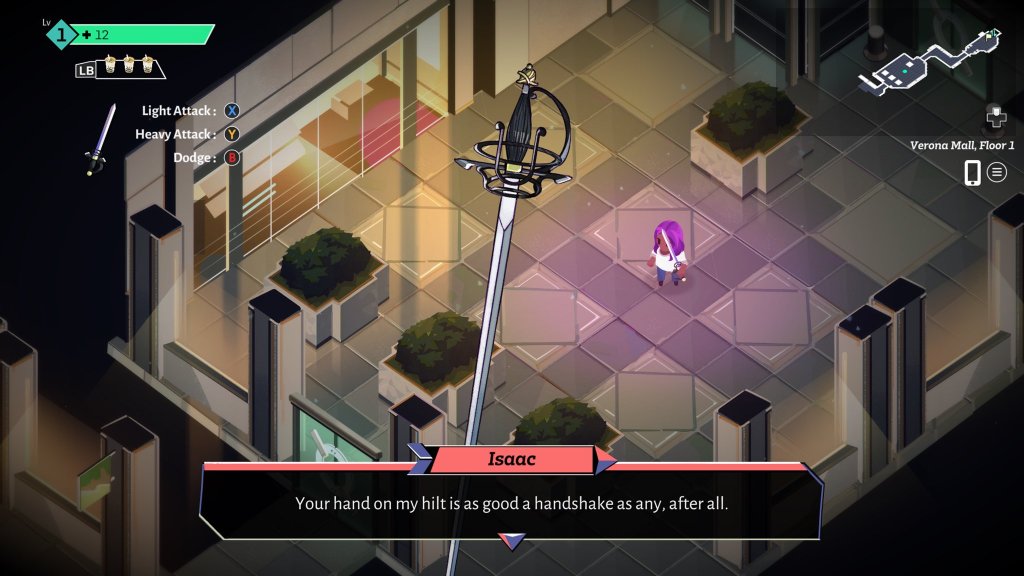Screen dimensions: 1024x576
Task: Advance dialogue with the continue arrow
Action: tap(512, 541)
